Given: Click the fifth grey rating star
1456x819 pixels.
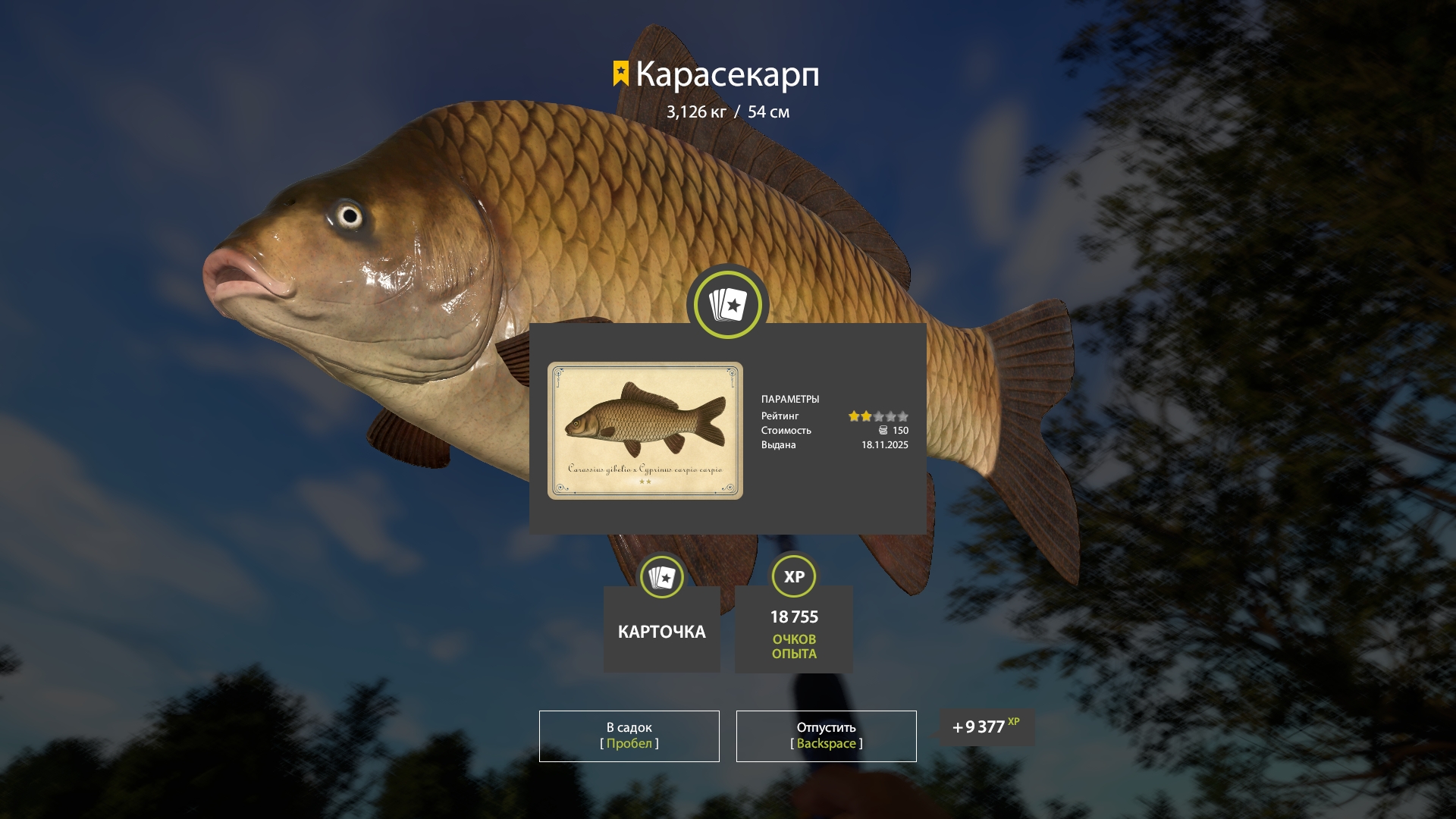Looking at the screenshot, I should coord(903,416).
